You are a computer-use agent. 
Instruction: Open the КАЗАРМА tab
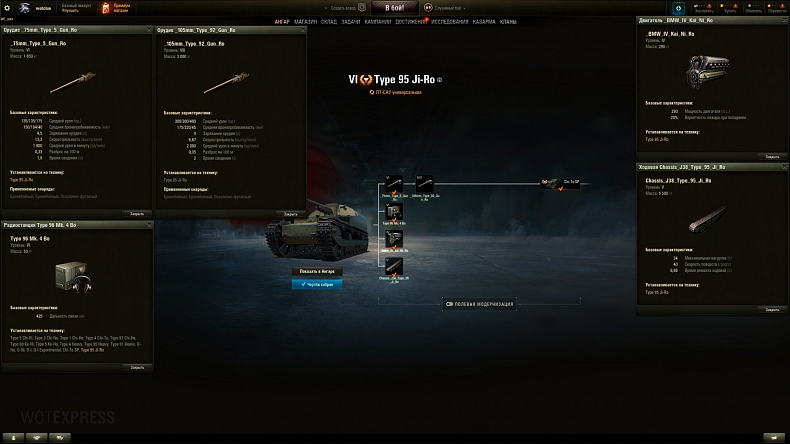coord(484,21)
